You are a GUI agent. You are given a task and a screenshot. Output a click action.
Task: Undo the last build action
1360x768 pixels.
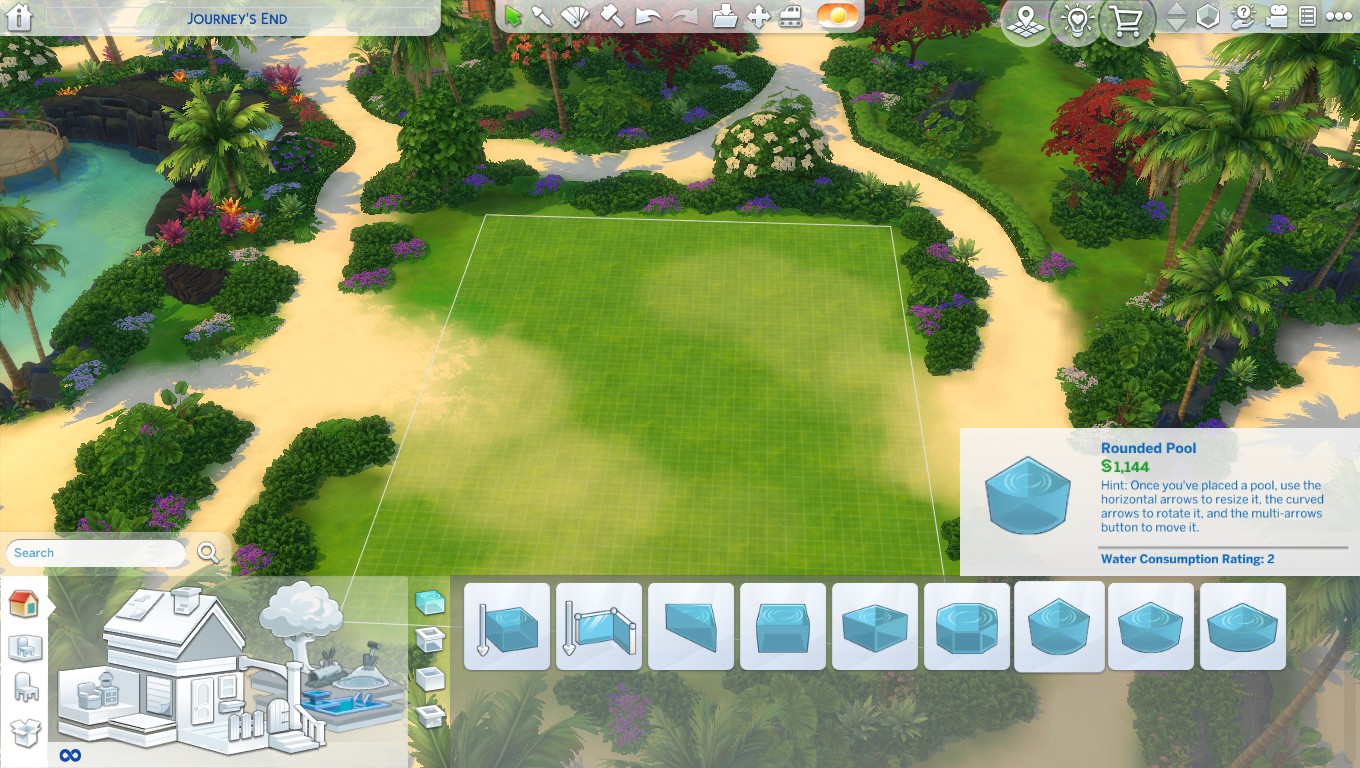tap(648, 16)
